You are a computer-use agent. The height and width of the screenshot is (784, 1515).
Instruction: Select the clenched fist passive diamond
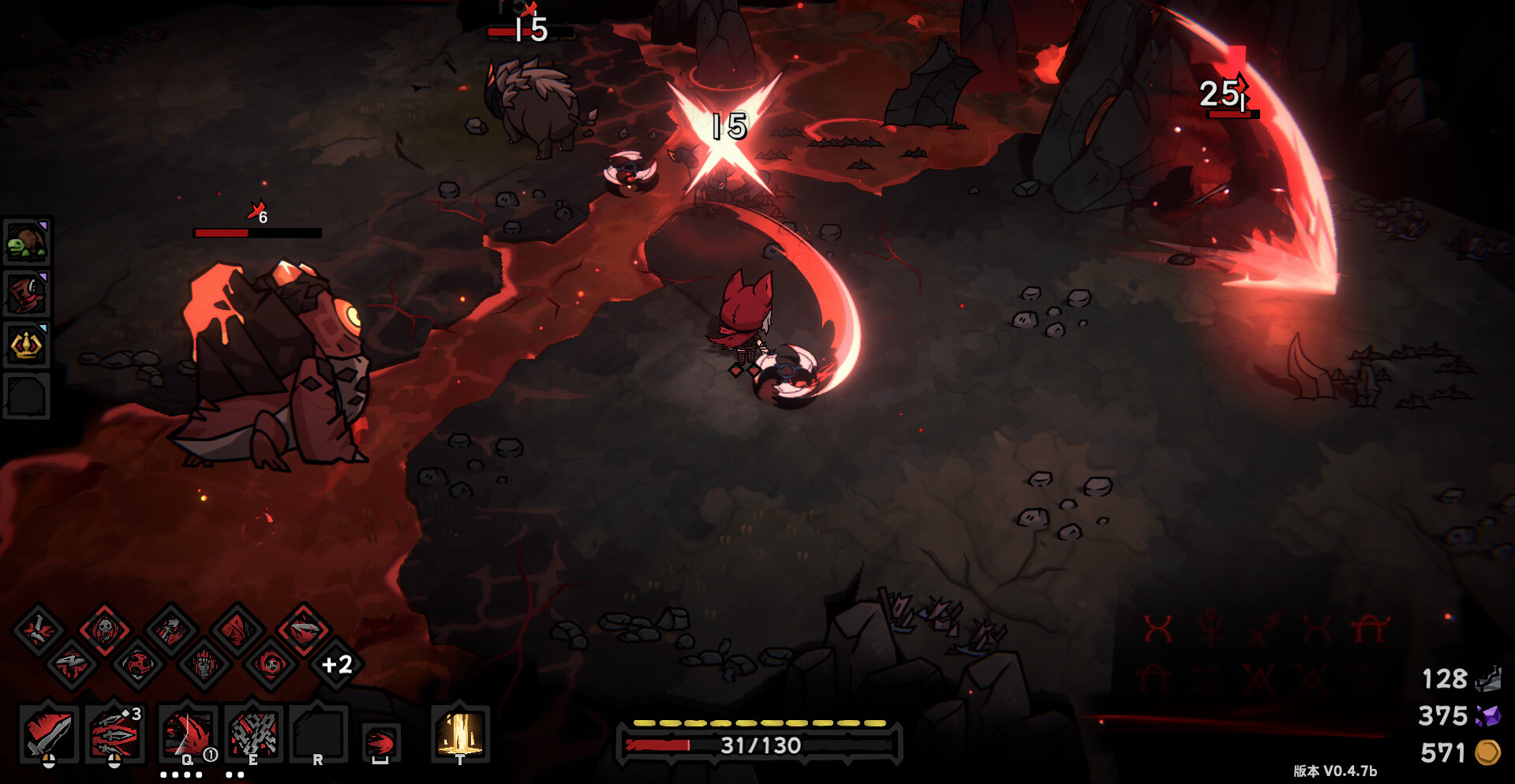(204, 665)
